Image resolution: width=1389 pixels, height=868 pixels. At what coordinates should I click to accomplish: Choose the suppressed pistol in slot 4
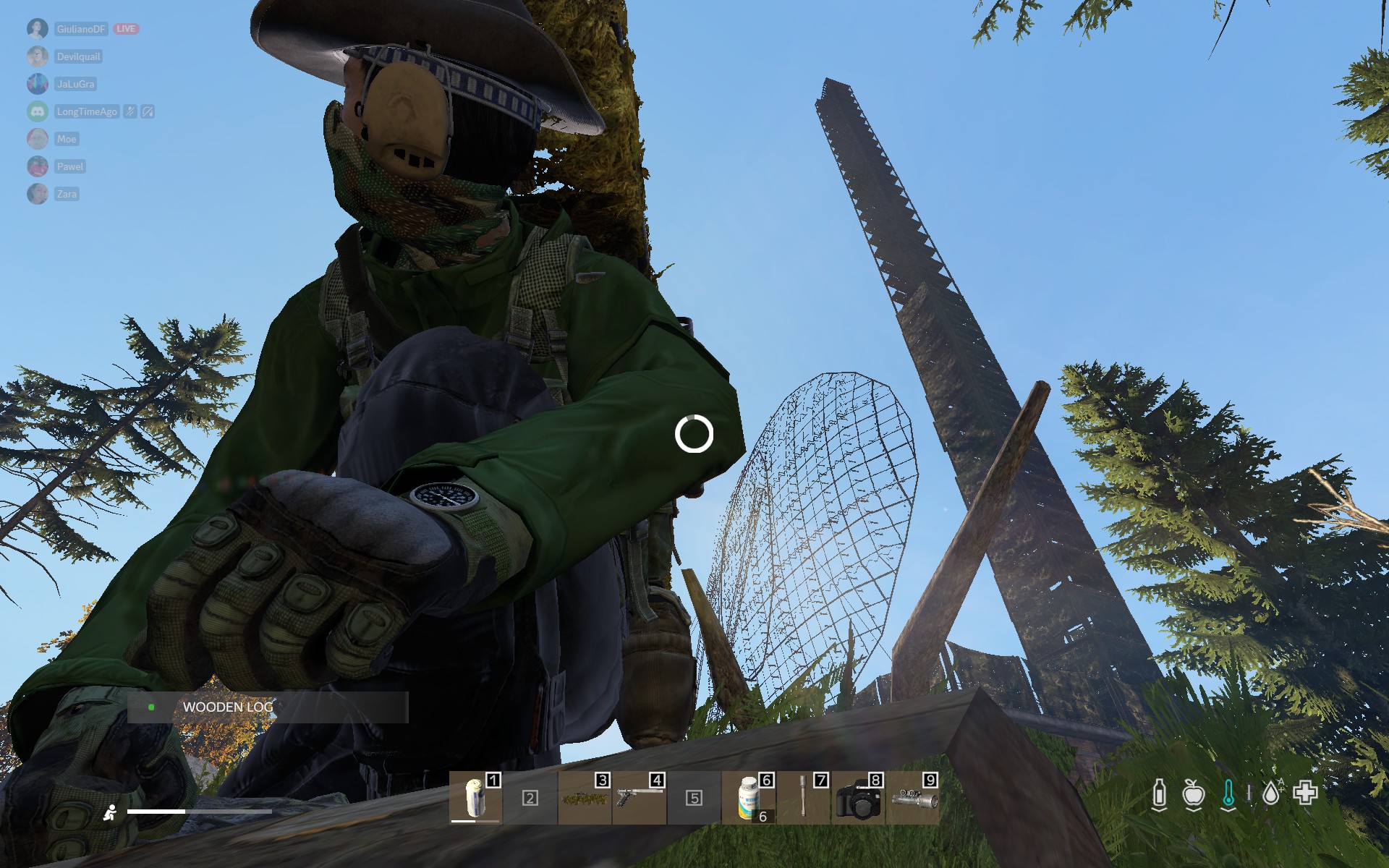639,799
